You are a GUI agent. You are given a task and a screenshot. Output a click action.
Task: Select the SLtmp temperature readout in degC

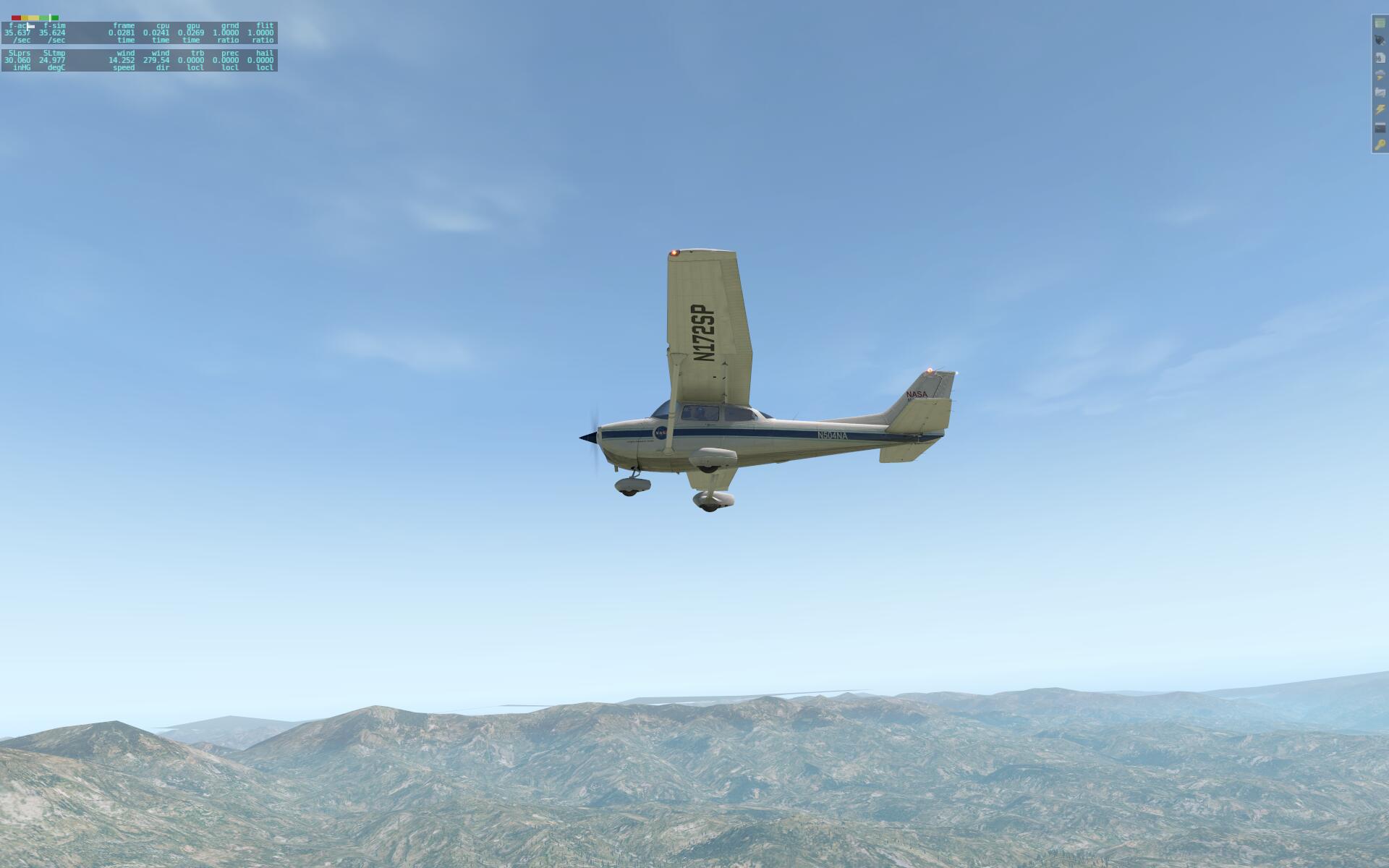(x=52, y=59)
